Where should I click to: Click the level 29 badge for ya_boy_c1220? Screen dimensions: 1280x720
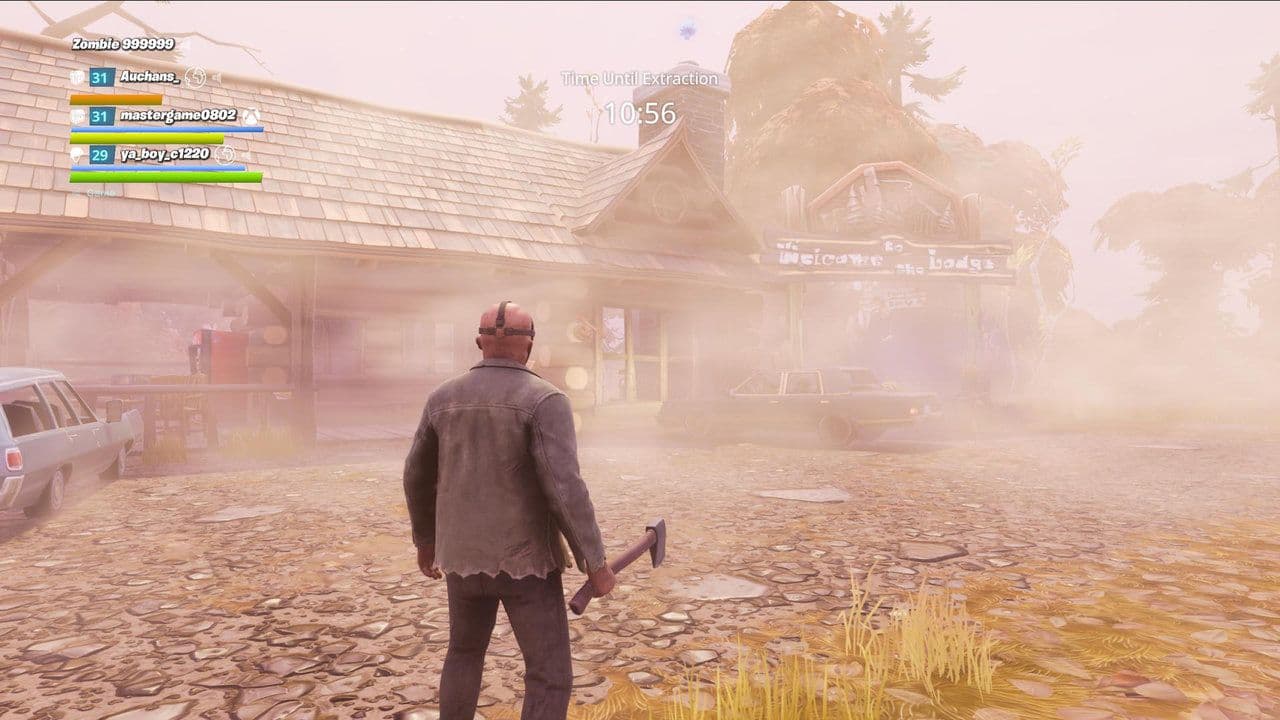click(101, 154)
